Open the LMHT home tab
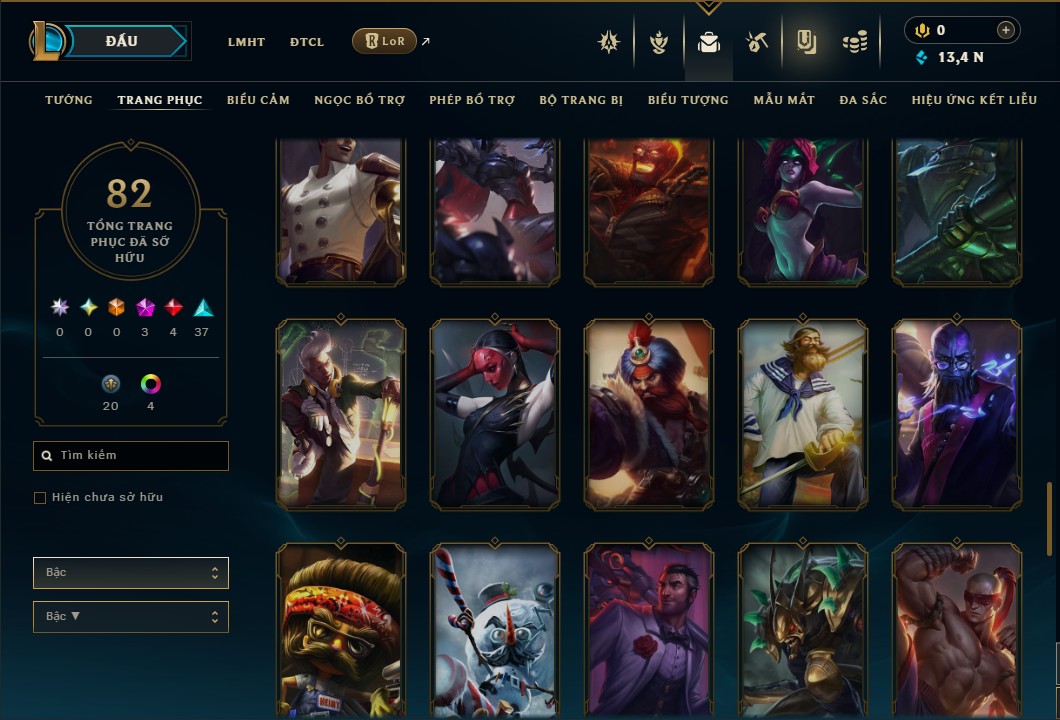This screenshot has height=720, width=1060. pos(246,42)
